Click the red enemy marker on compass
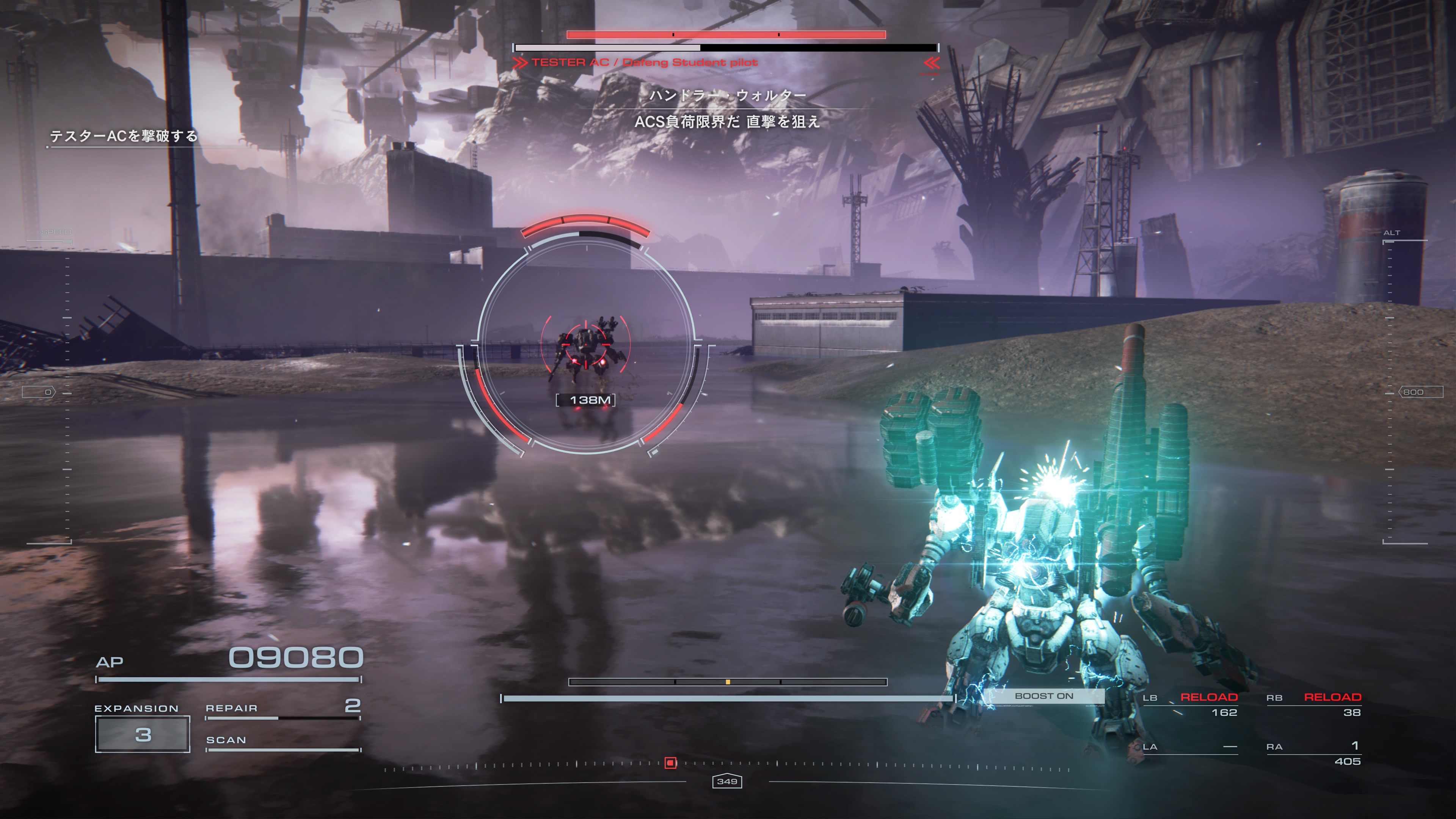Viewport: 1456px width, 819px height. pos(670,763)
